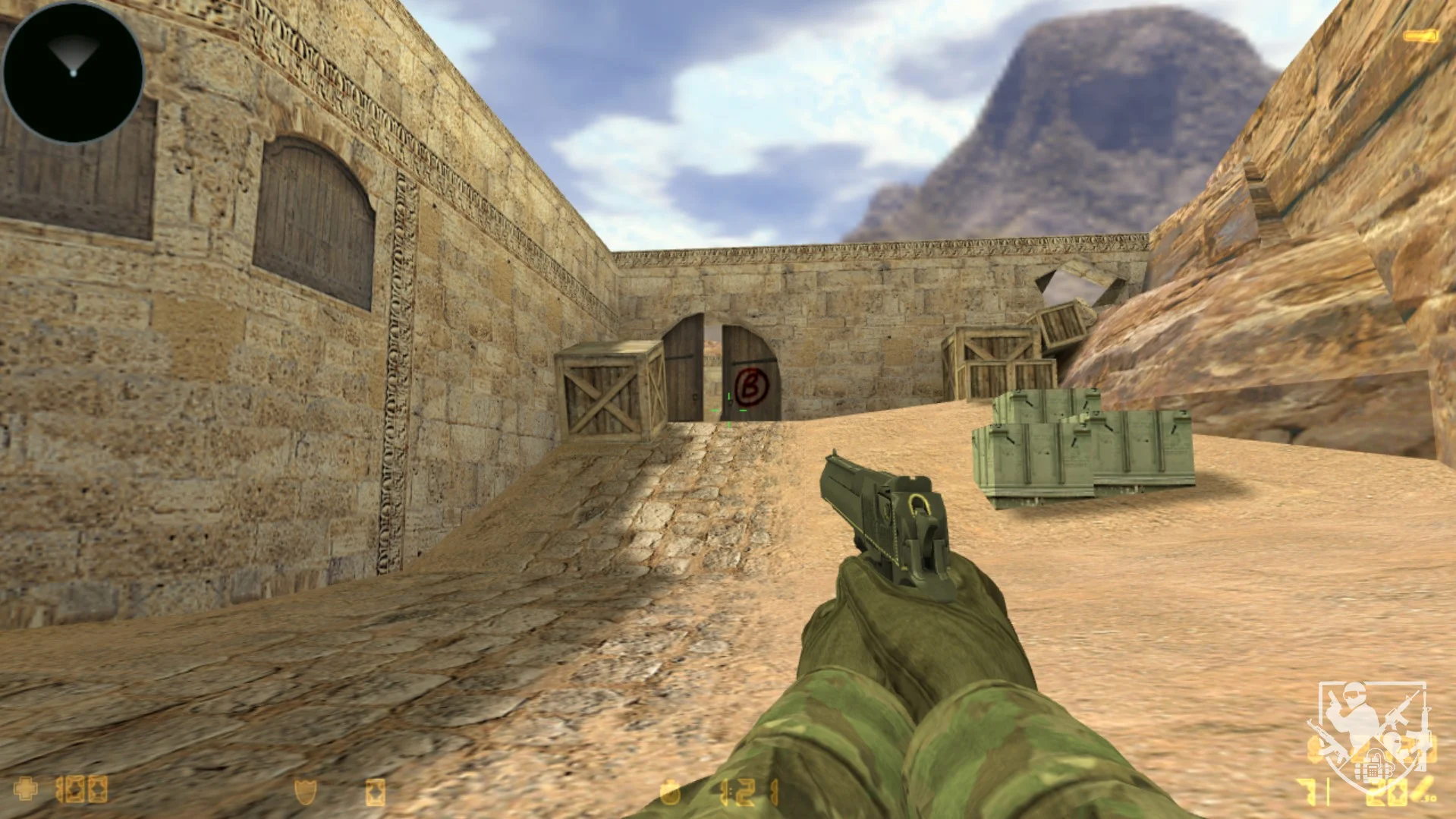The width and height of the screenshot is (1456, 819).
Task: Click the armor shield icon
Action: click(x=305, y=792)
